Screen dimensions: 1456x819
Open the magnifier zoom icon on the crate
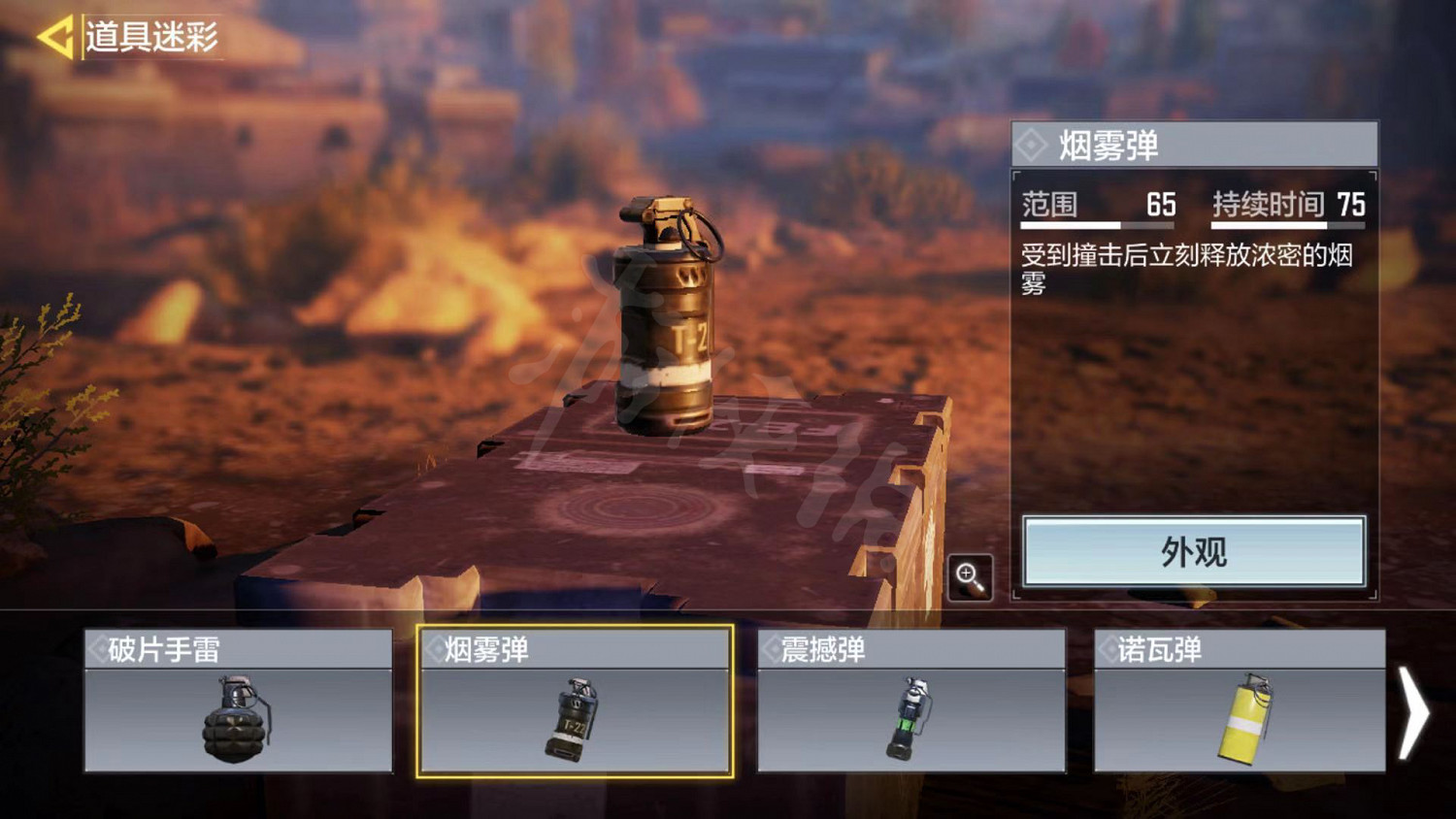coord(970,576)
